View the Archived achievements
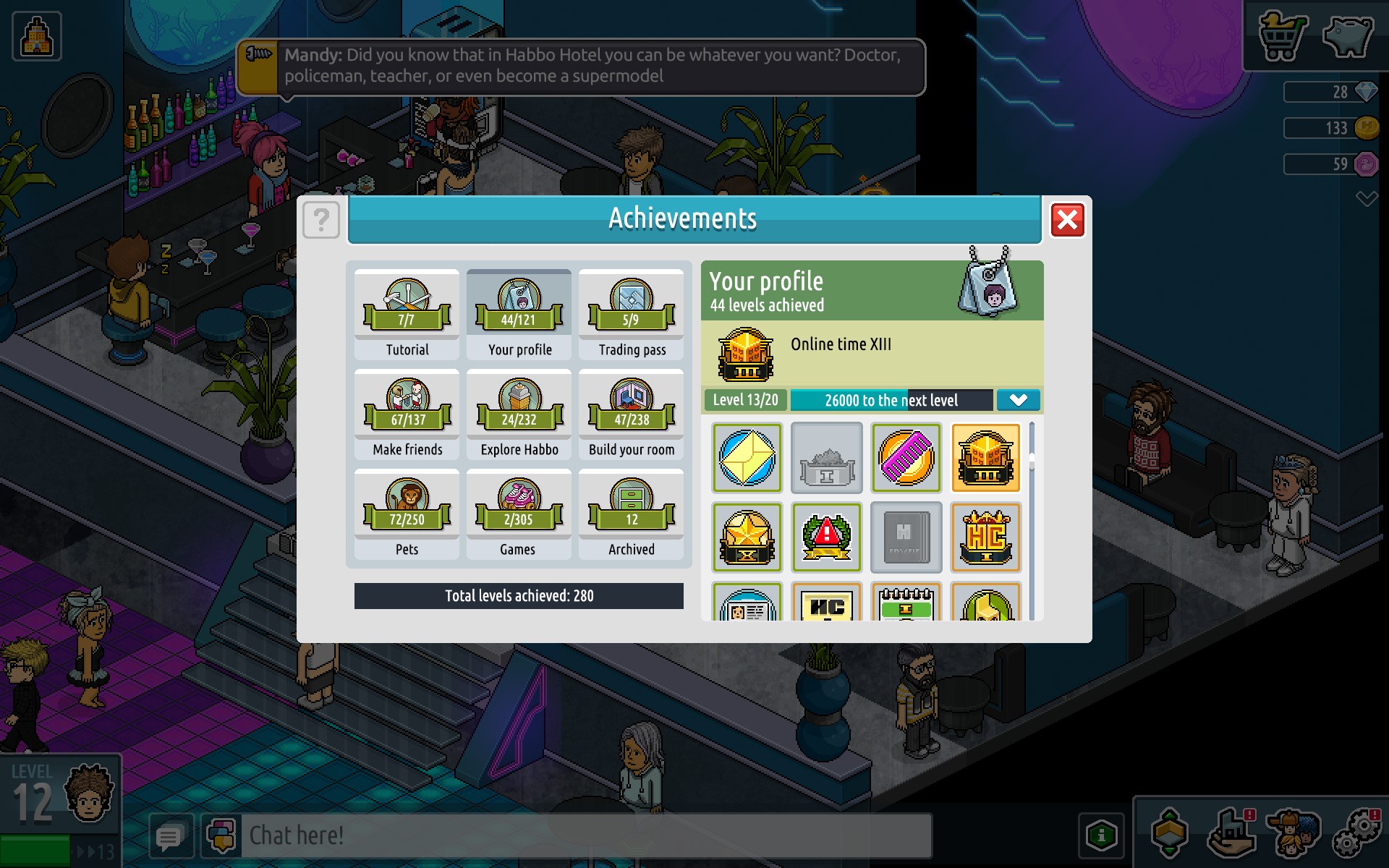 pyautogui.click(x=631, y=514)
